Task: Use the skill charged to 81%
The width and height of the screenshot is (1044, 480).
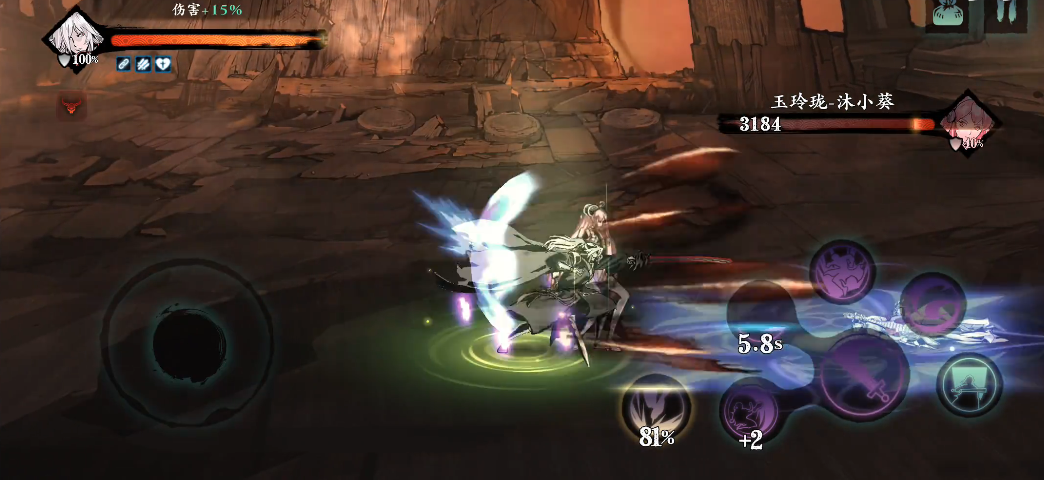Action: tap(656, 407)
